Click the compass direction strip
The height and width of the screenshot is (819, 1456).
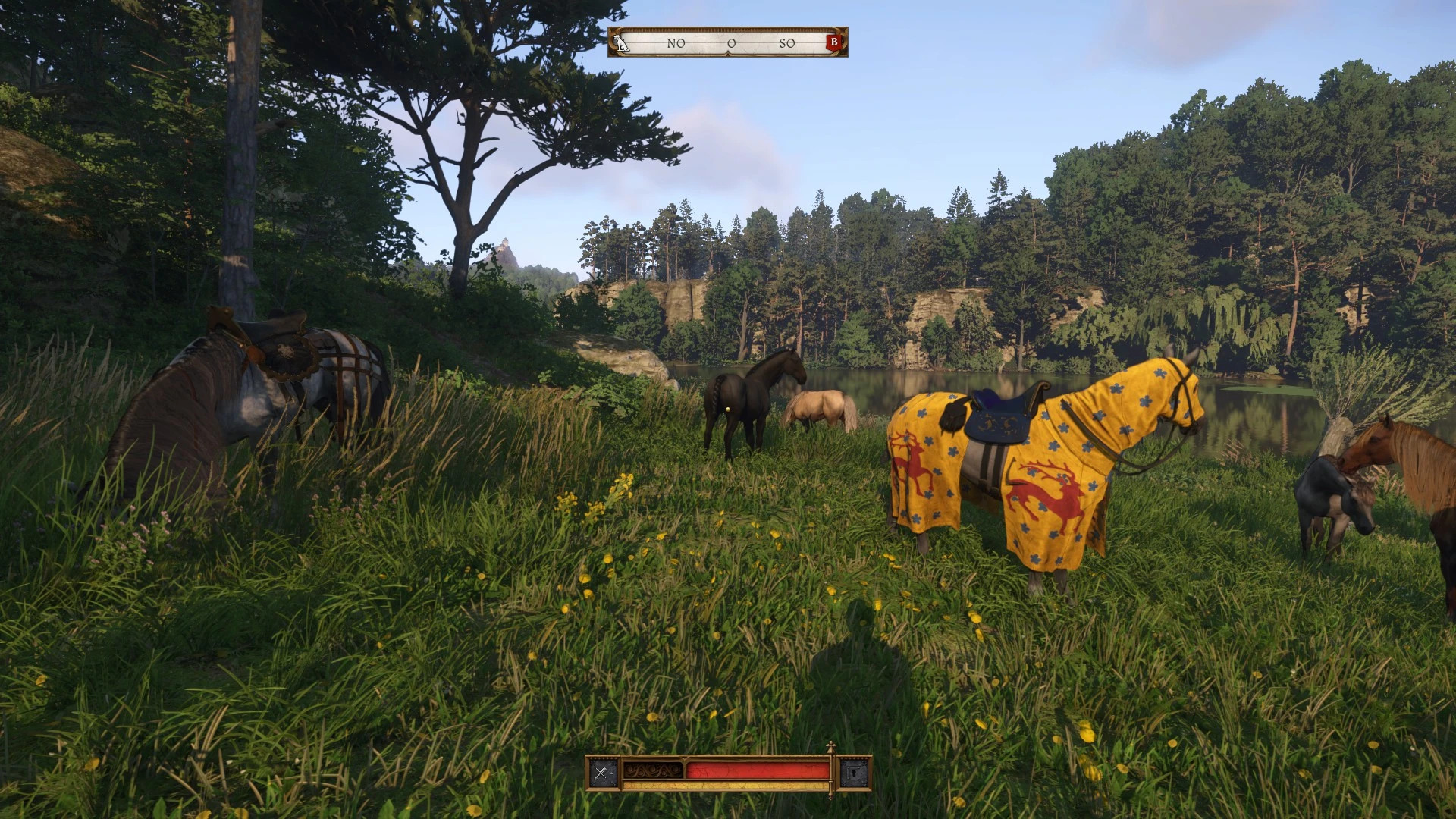click(x=728, y=43)
